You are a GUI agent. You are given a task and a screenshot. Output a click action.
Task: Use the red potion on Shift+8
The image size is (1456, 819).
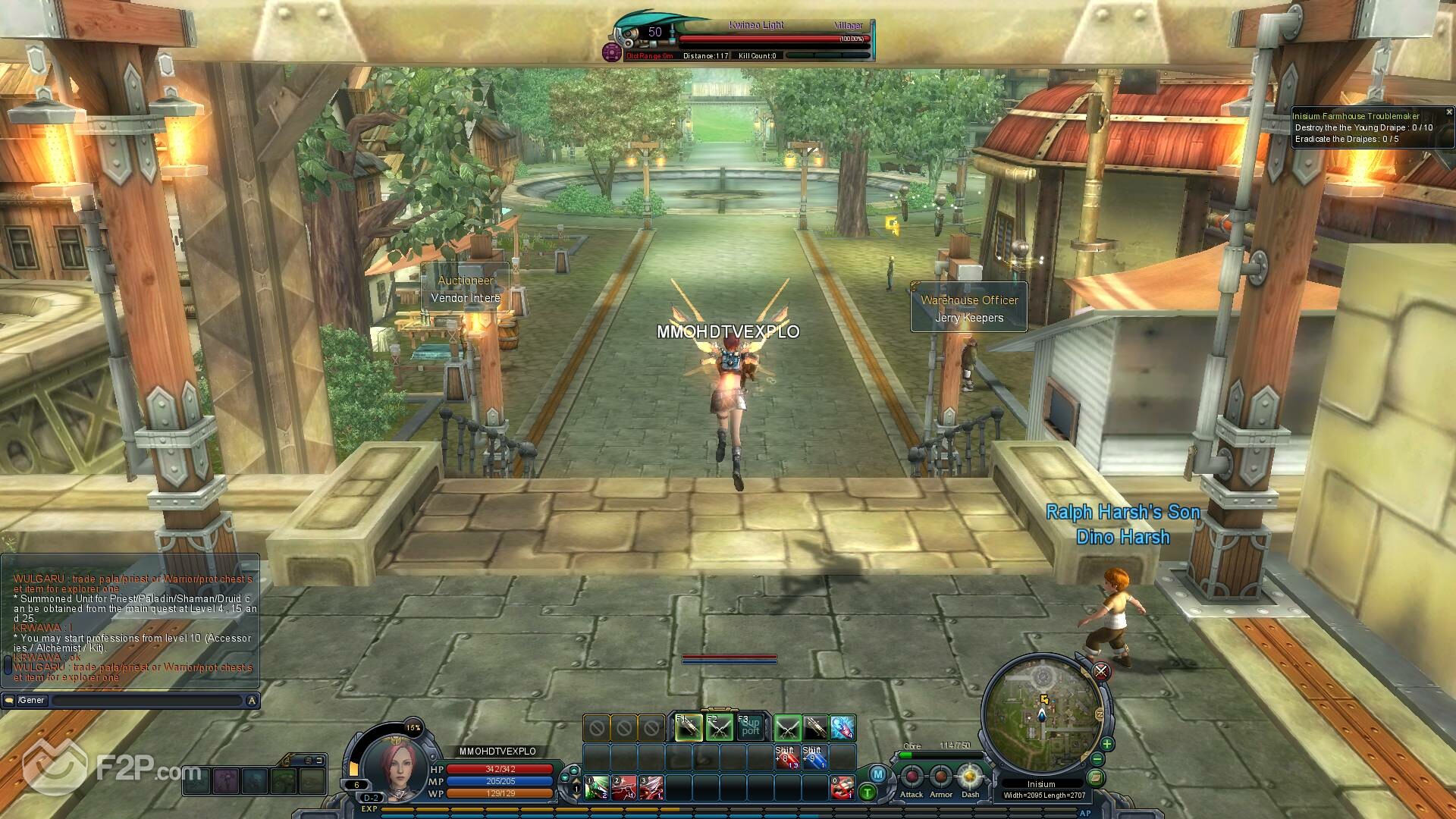786,758
